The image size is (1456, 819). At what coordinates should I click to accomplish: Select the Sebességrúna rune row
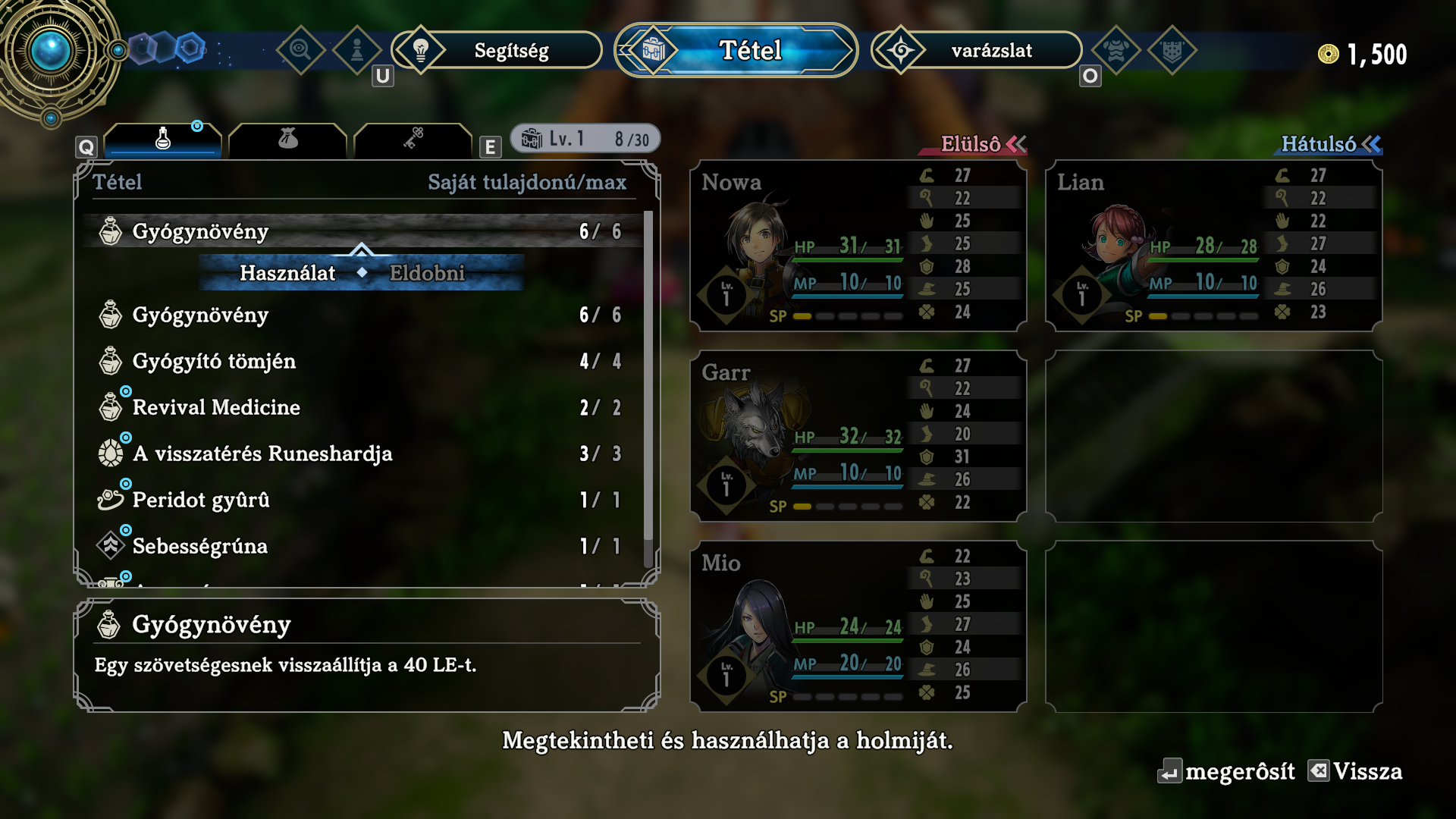tap(360, 547)
